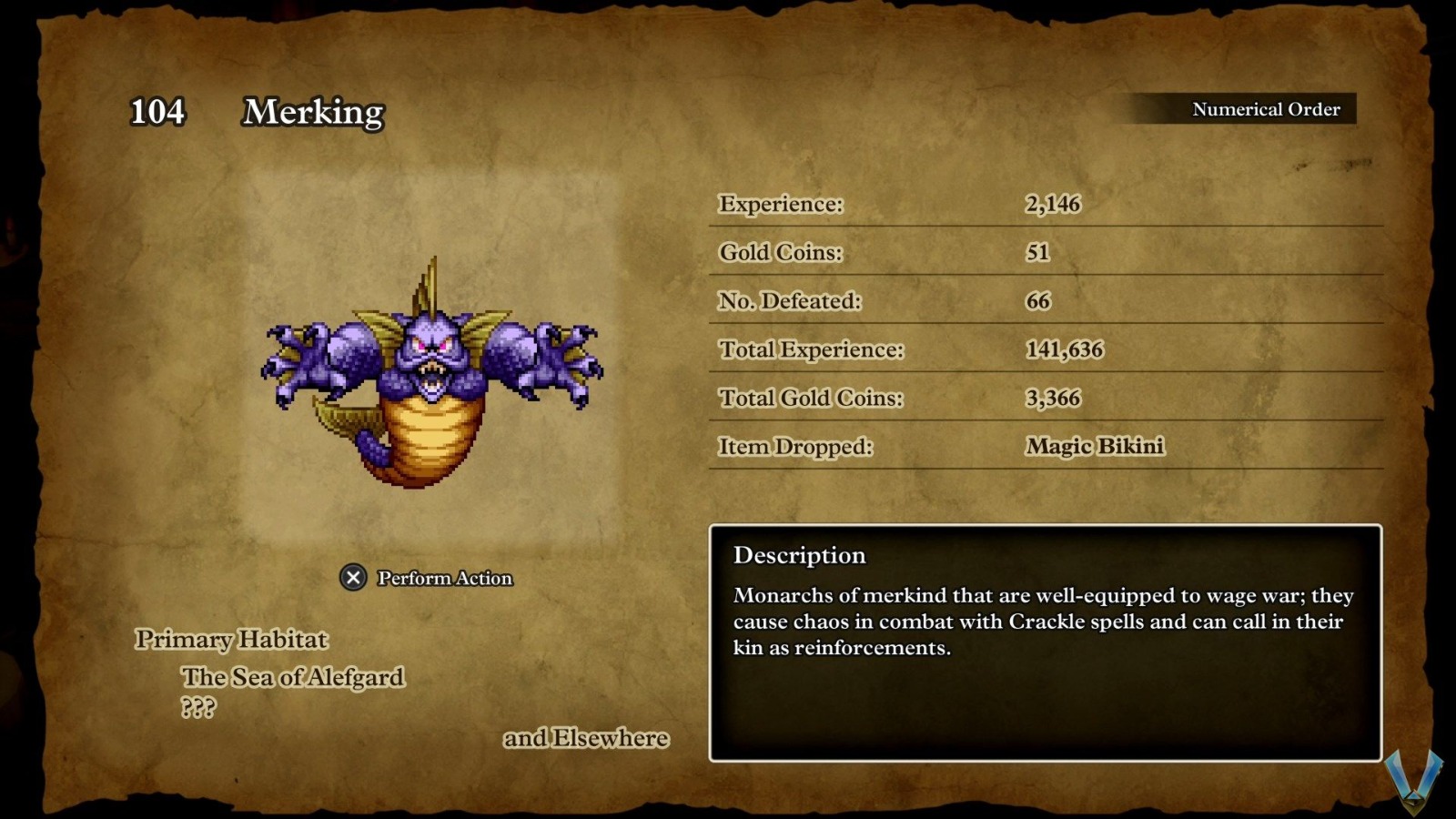The width and height of the screenshot is (1456, 819).
Task: Select monster entry number 104
Action: (x=157, y=114)
